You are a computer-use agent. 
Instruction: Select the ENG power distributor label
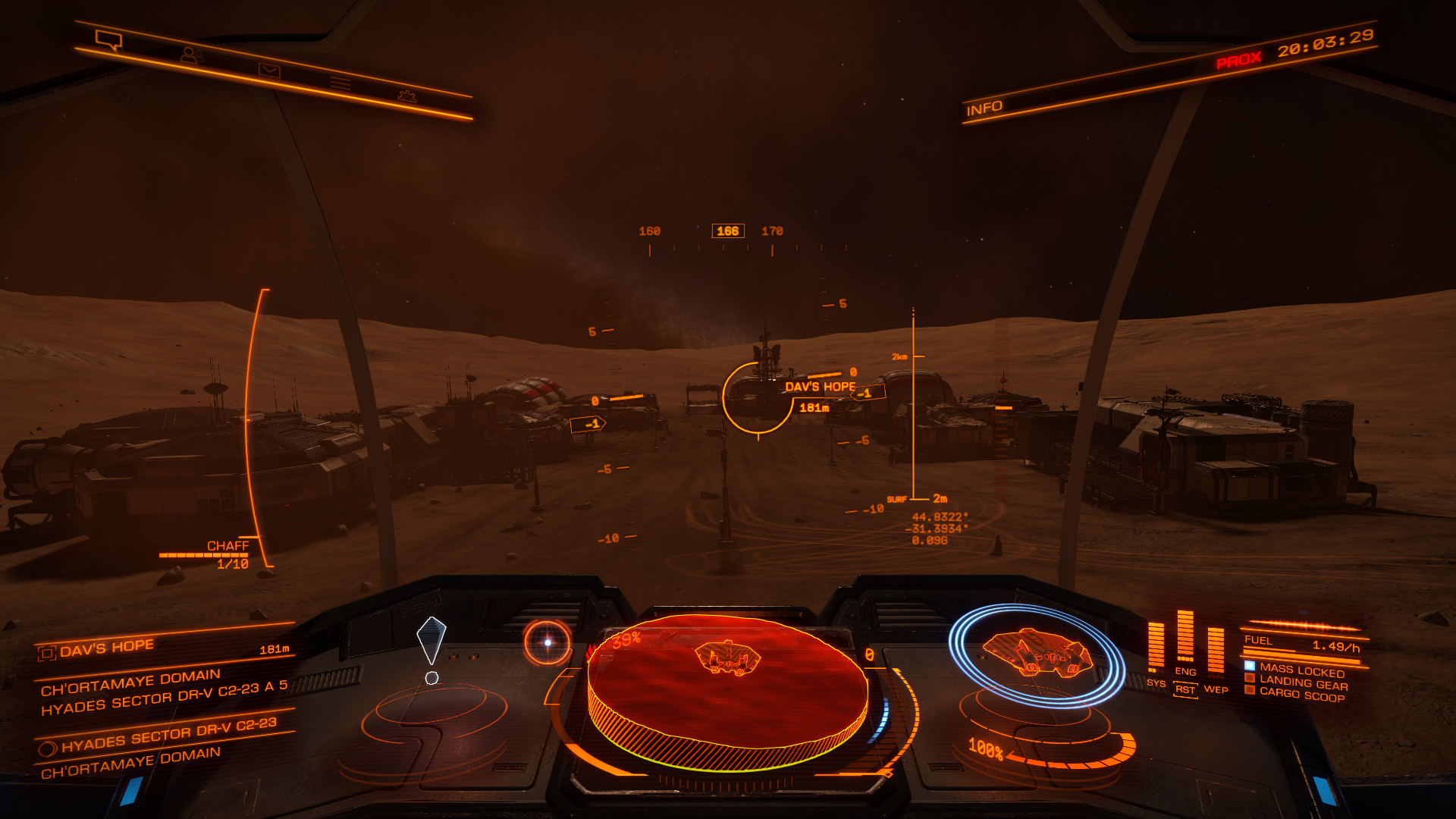(1185, 672)
